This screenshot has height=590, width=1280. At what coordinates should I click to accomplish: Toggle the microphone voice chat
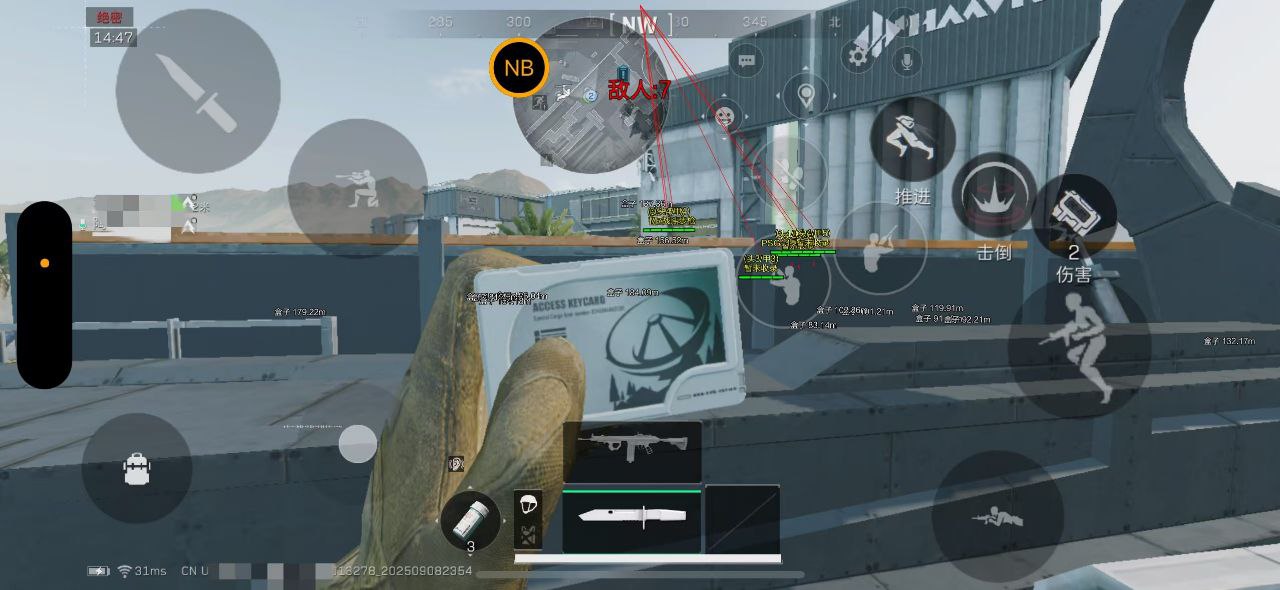tap(907, 61)
